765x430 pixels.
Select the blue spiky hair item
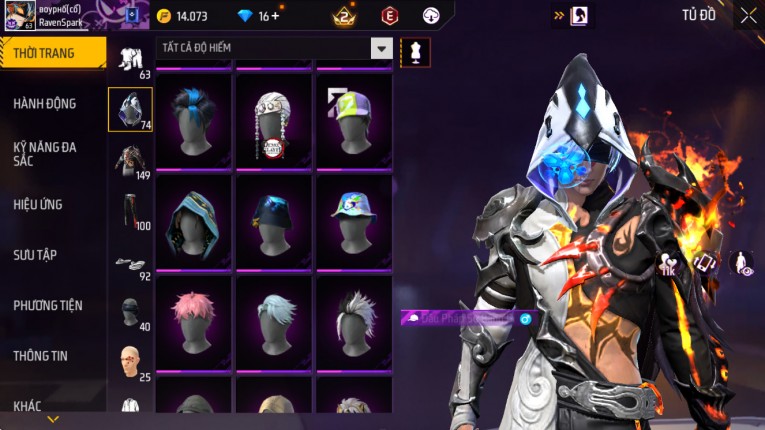click(193, 117)
